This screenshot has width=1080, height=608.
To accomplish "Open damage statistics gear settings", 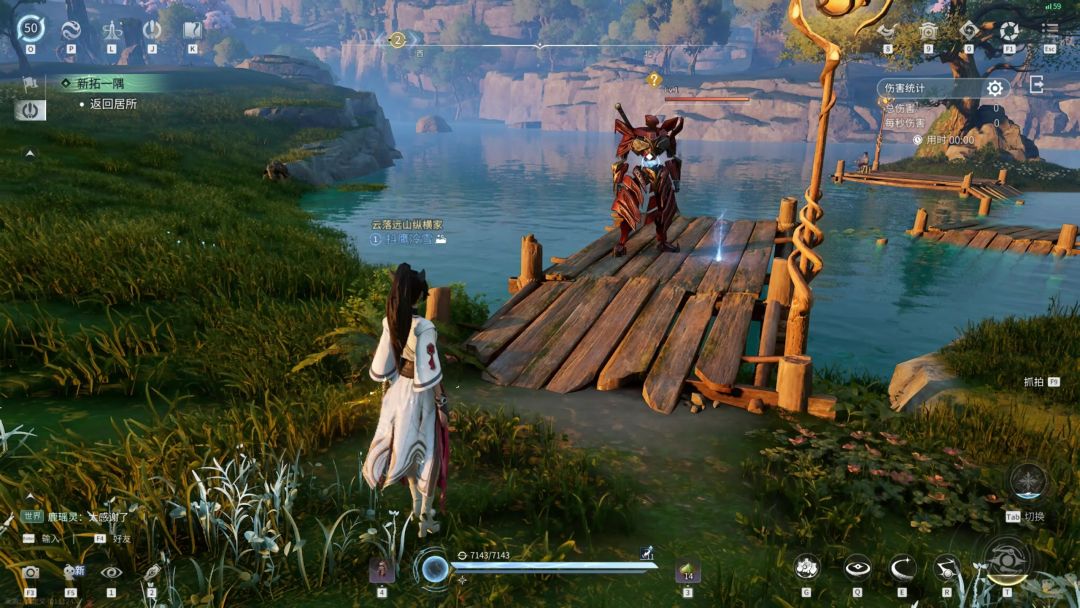I will coord(994,88).
